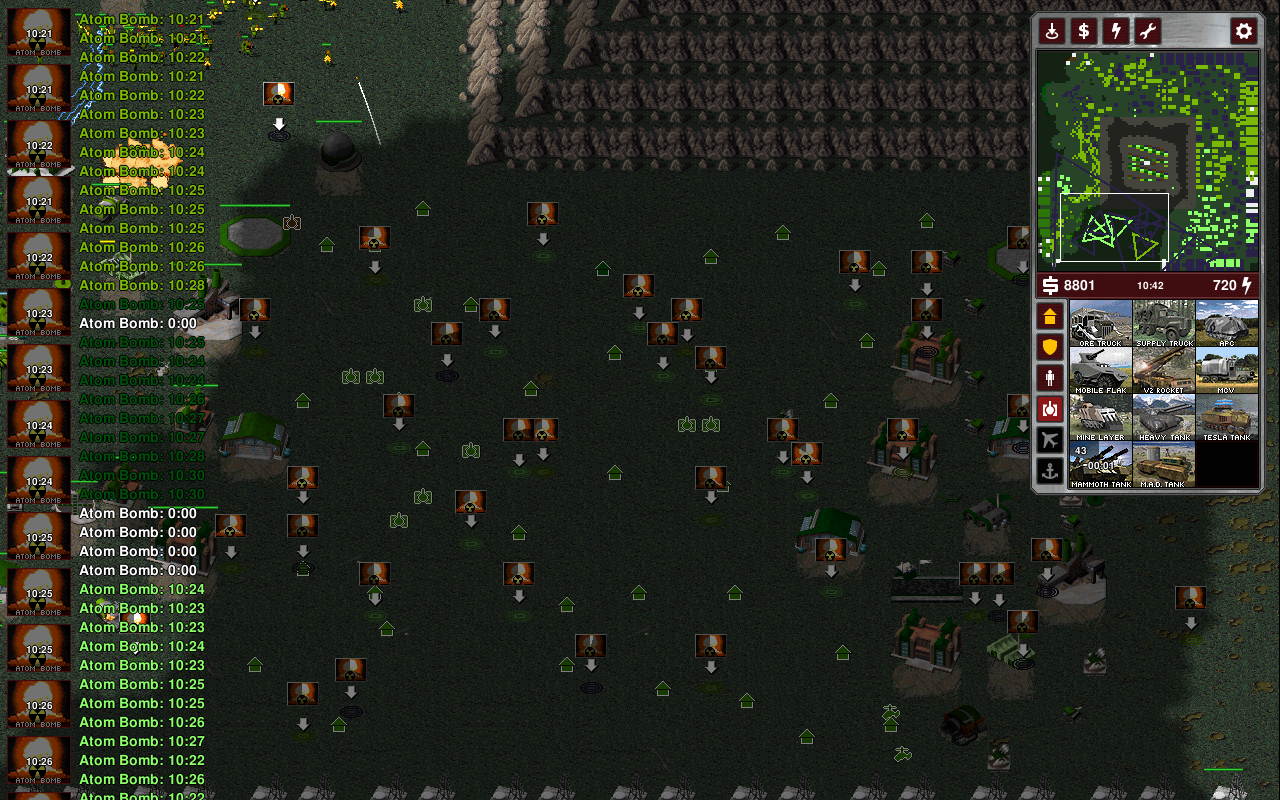1280x800 pixels.
Task: Open the defense structures shield tab
Action: [x=1049, y=347]
